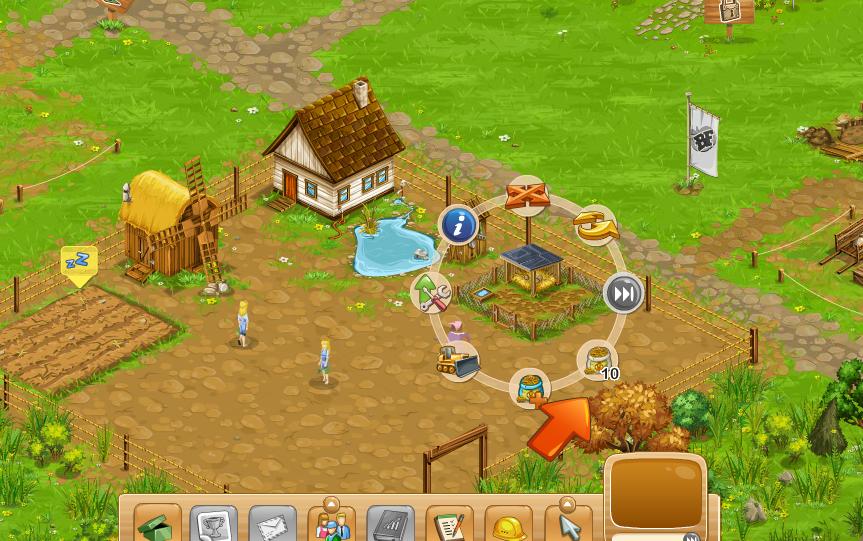Viewport: 863px width, 541px height.
Task: Select the orange crossed-arrows move icon
Action: pyautogui.click(x=527, y=195)
